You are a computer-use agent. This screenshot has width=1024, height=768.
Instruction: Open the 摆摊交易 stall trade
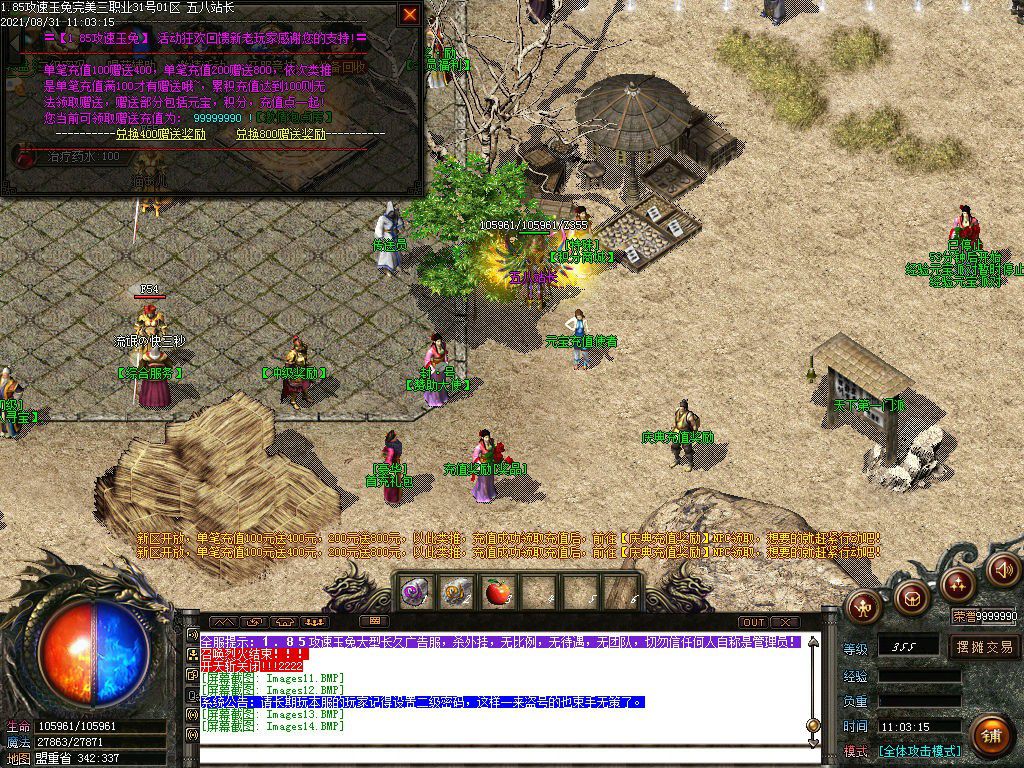pos(984,647)
